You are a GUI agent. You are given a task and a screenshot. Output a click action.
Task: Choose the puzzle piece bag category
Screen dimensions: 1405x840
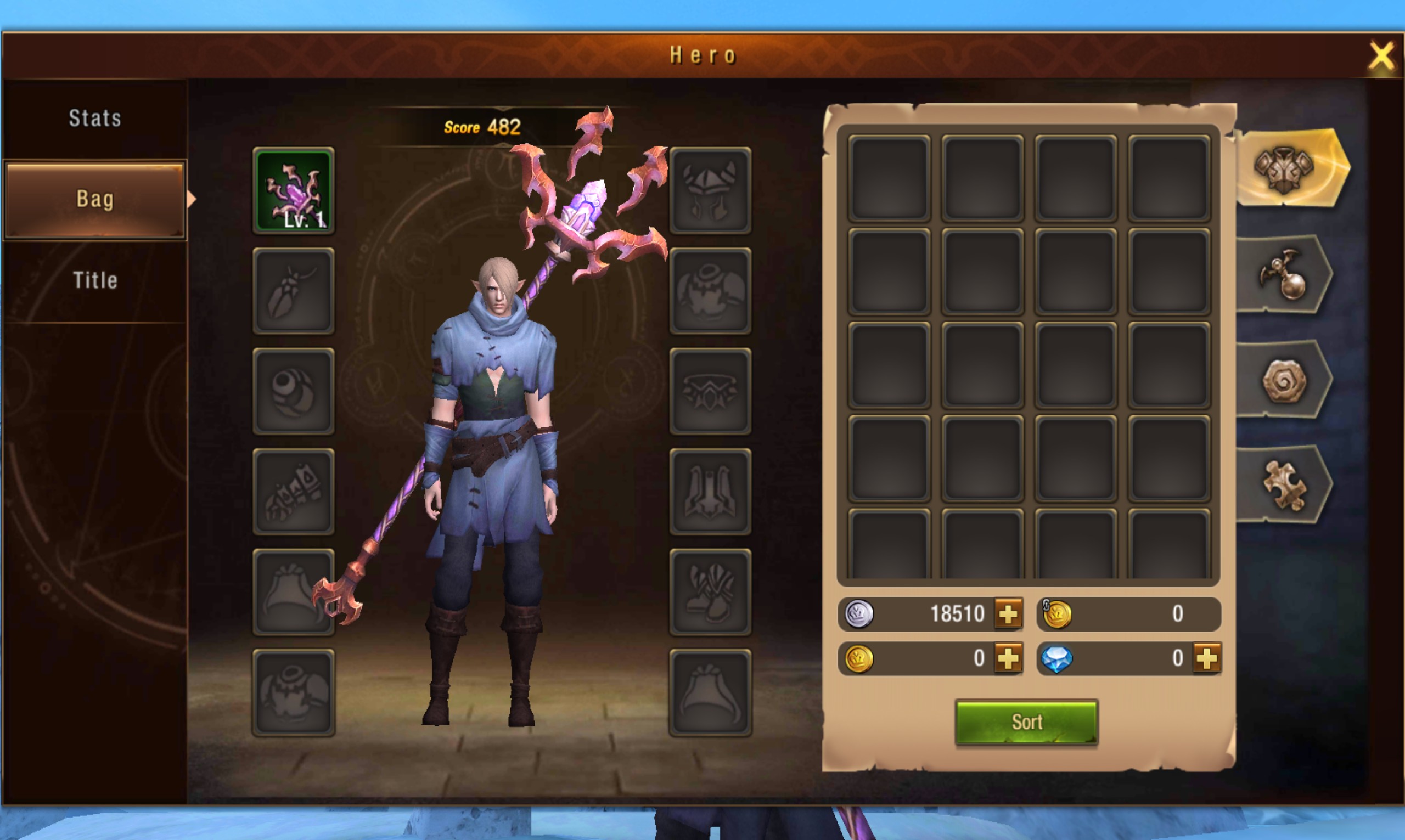(x=1284, y=486)
